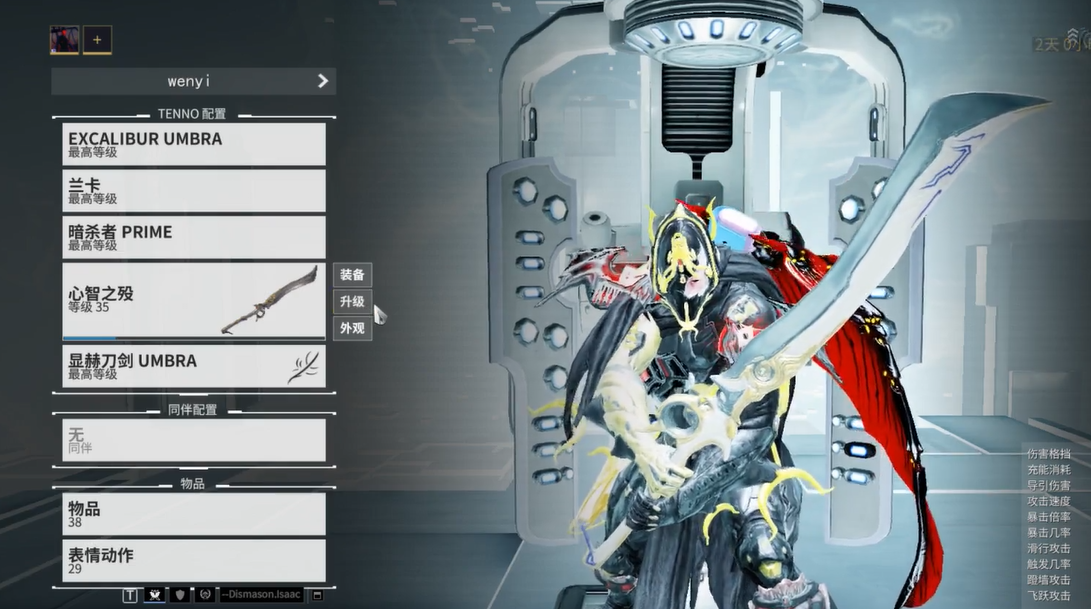Click the player avatar thumbnail
Screen dimensions: 1091x609
pos(64,40)
